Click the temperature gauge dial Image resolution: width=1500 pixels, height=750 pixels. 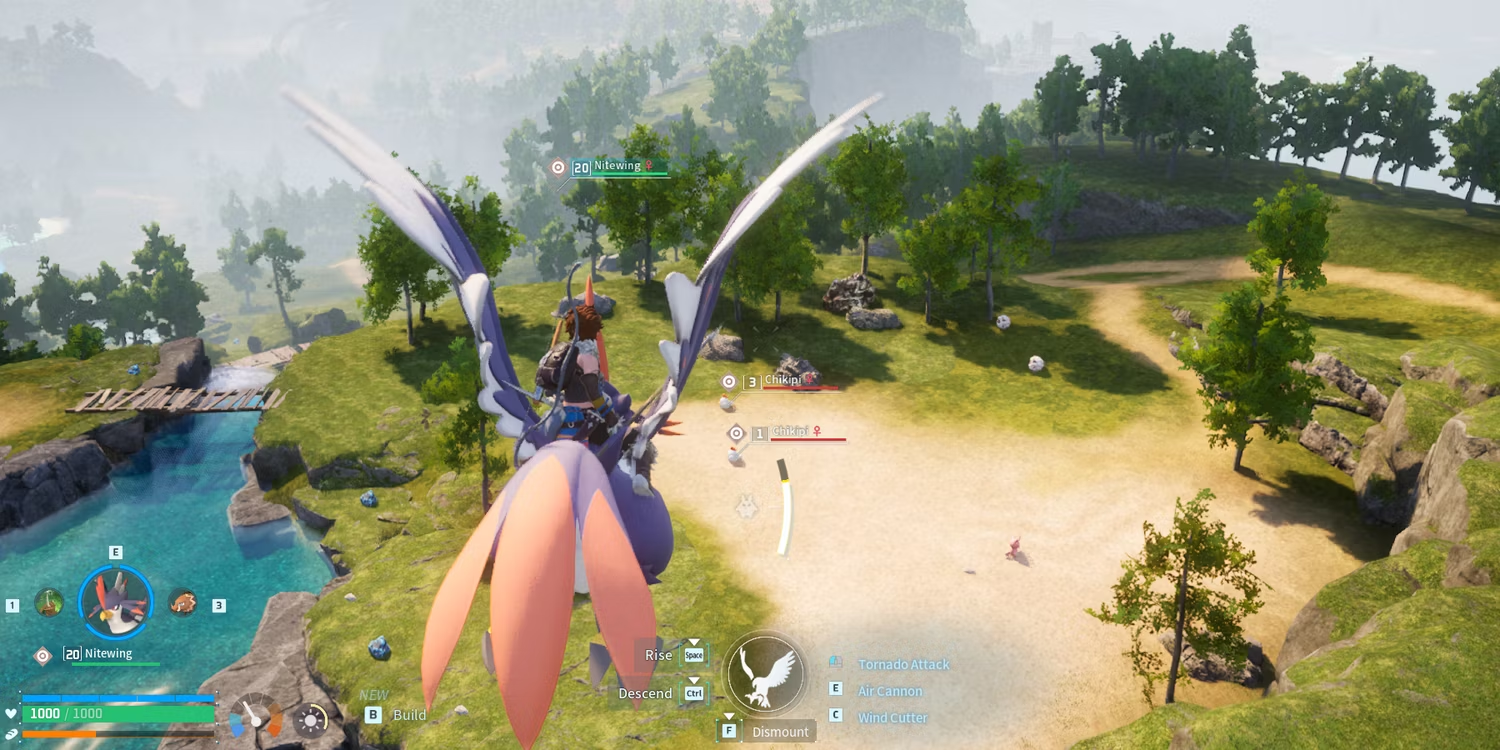coord(256,717)
